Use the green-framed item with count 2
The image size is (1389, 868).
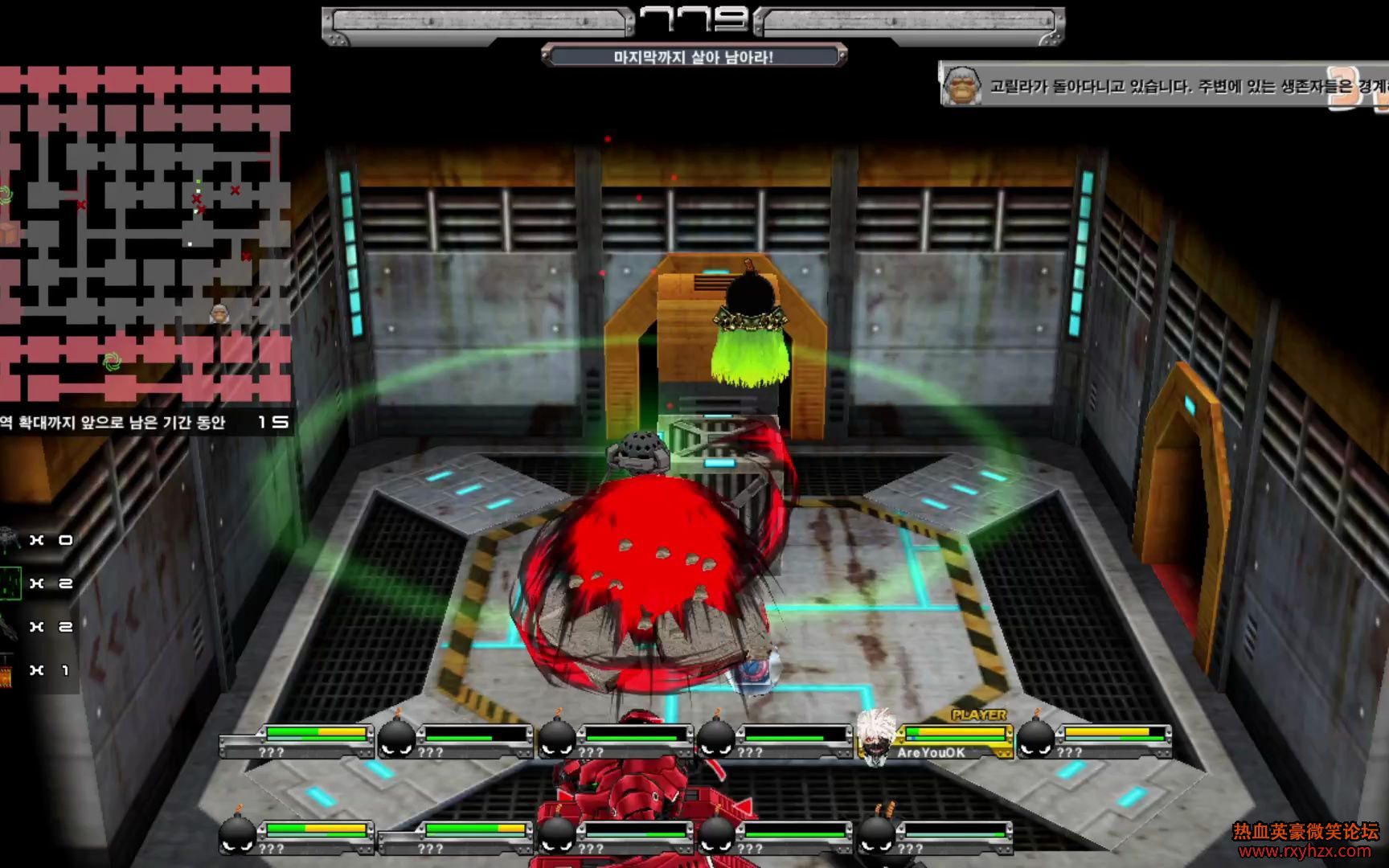pos(10,583)
